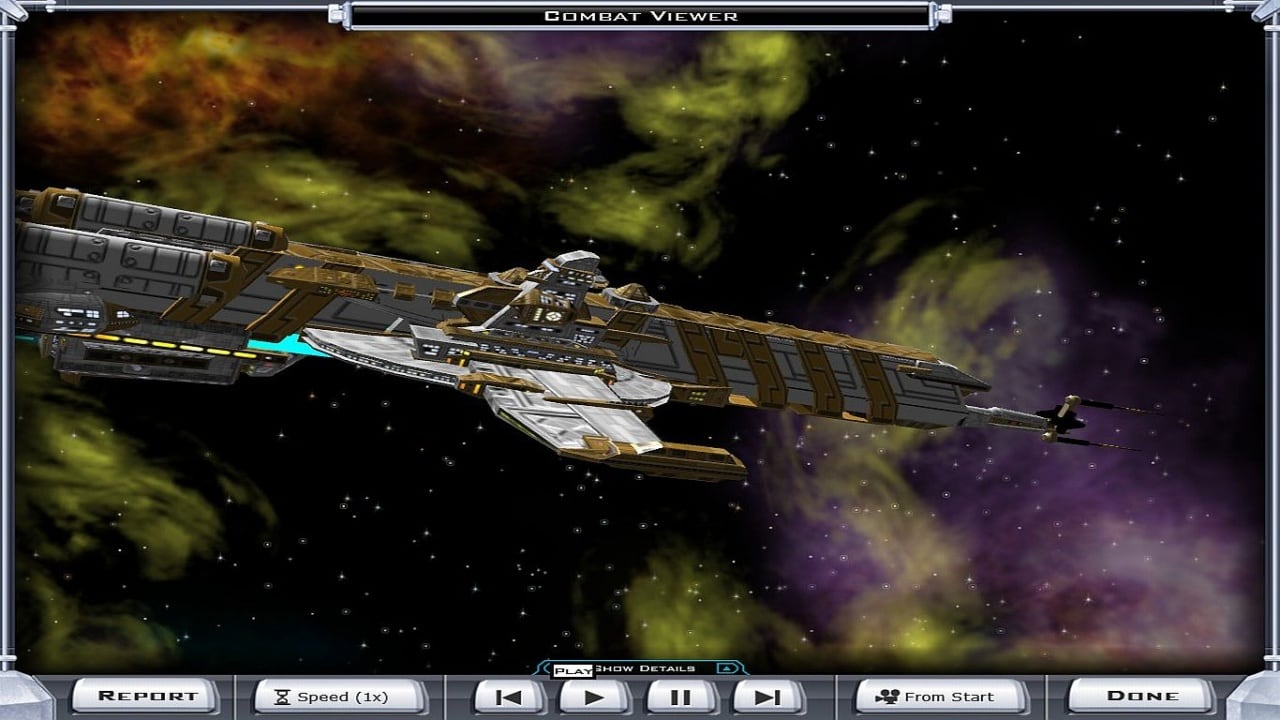Image resolution: width=1280 pixels, height=720 pixels.
Task: Select the Combat Viewer title bar
Action: (640, 16)
